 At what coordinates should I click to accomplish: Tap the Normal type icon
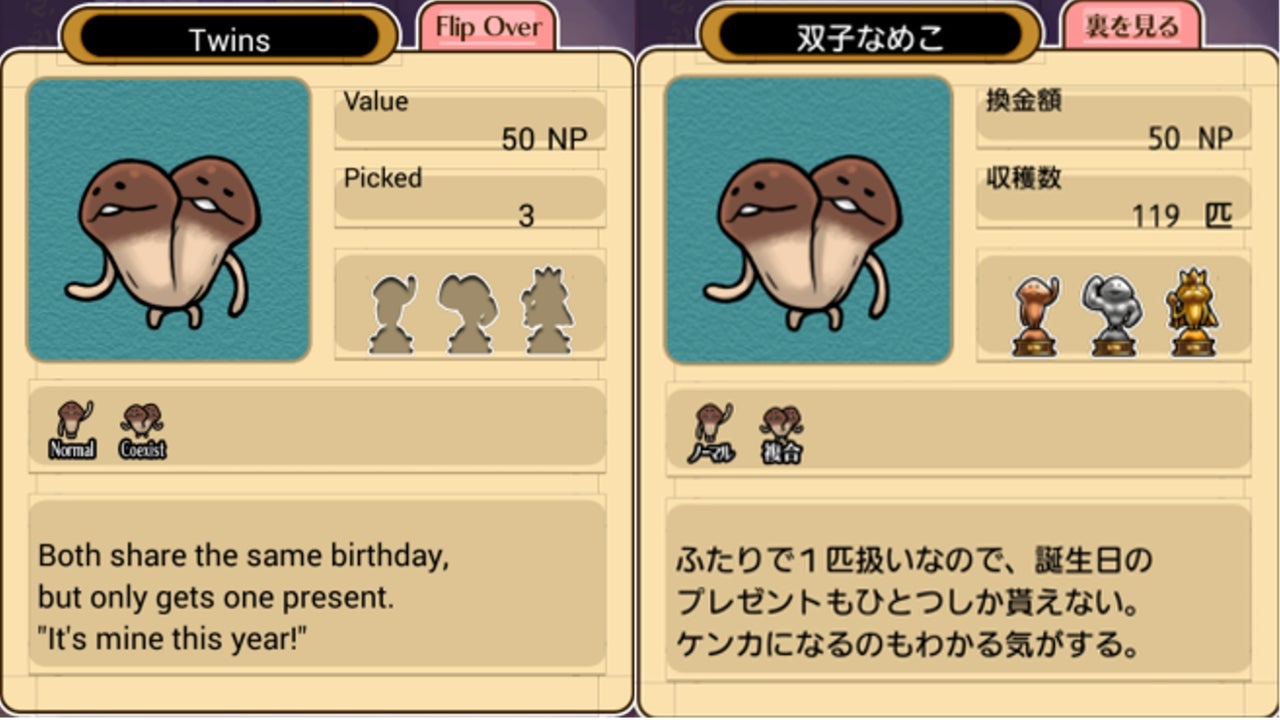(72, 430)
